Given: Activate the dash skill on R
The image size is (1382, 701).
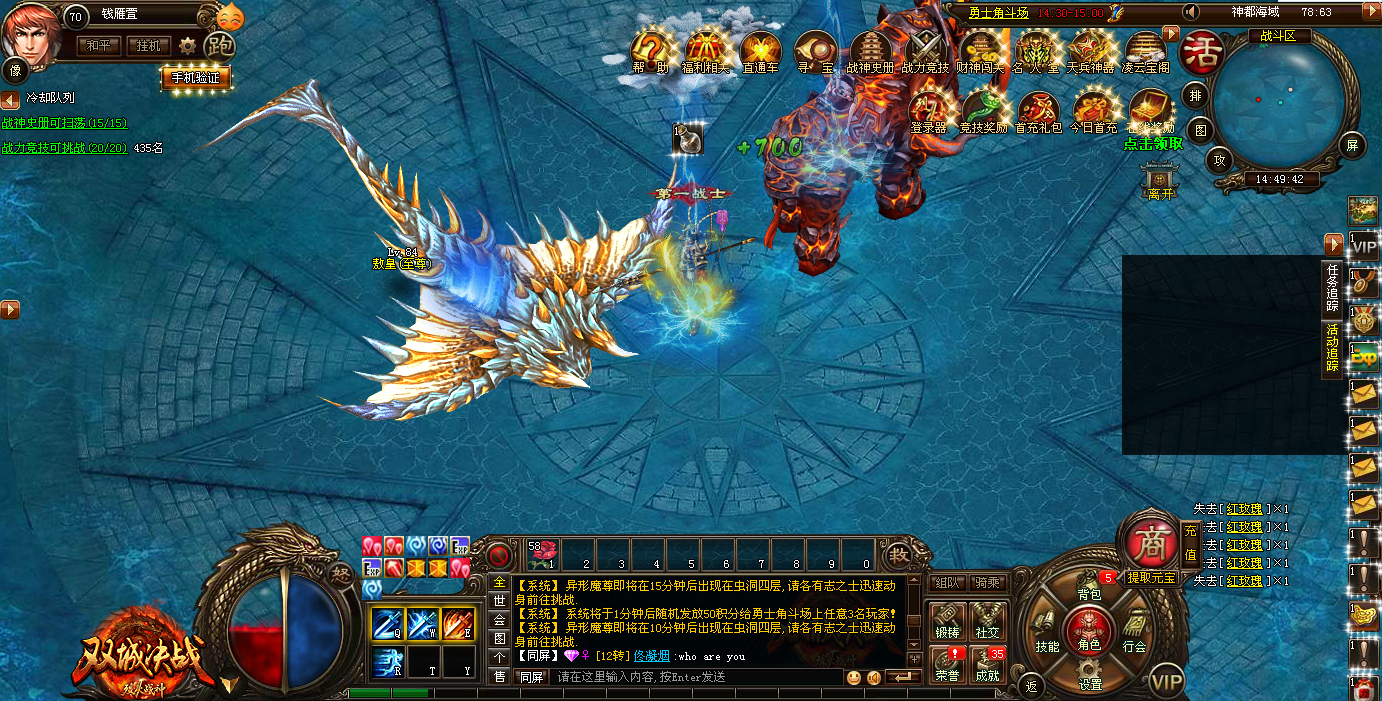Looking at the screenshot, I should click(388, 662).
